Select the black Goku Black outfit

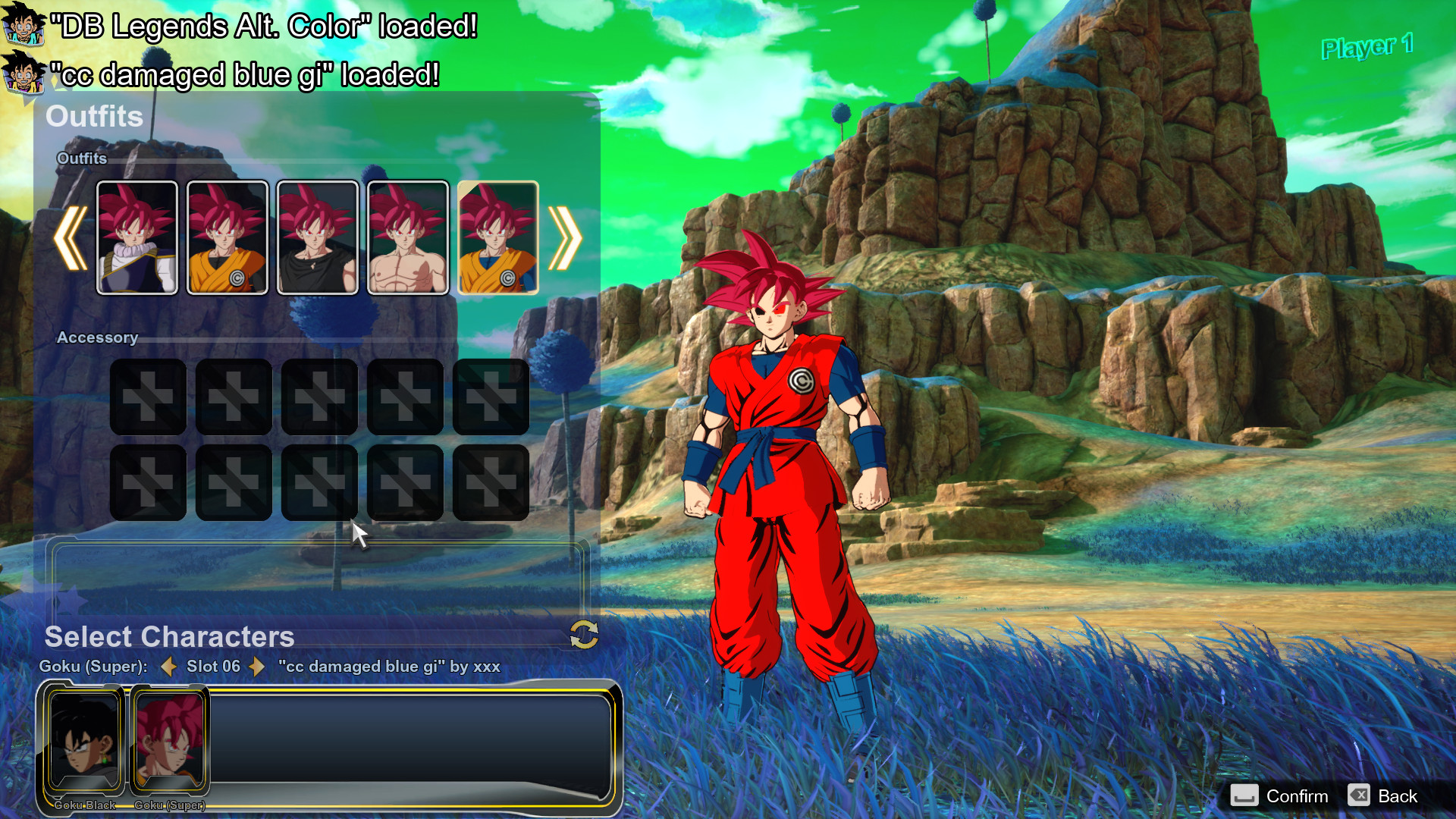[x=318, y=237]
